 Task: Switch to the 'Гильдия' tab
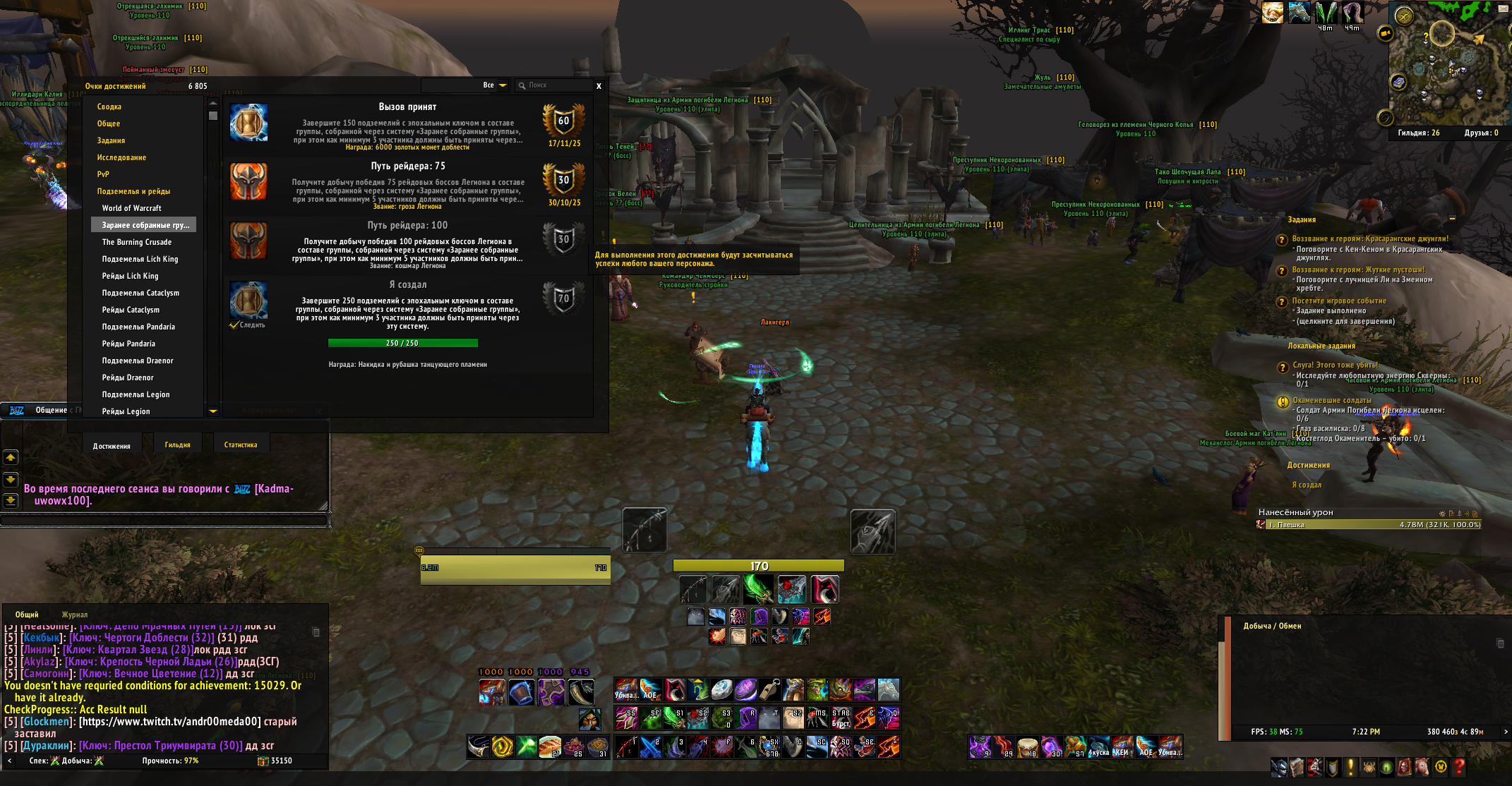[178, 445]
